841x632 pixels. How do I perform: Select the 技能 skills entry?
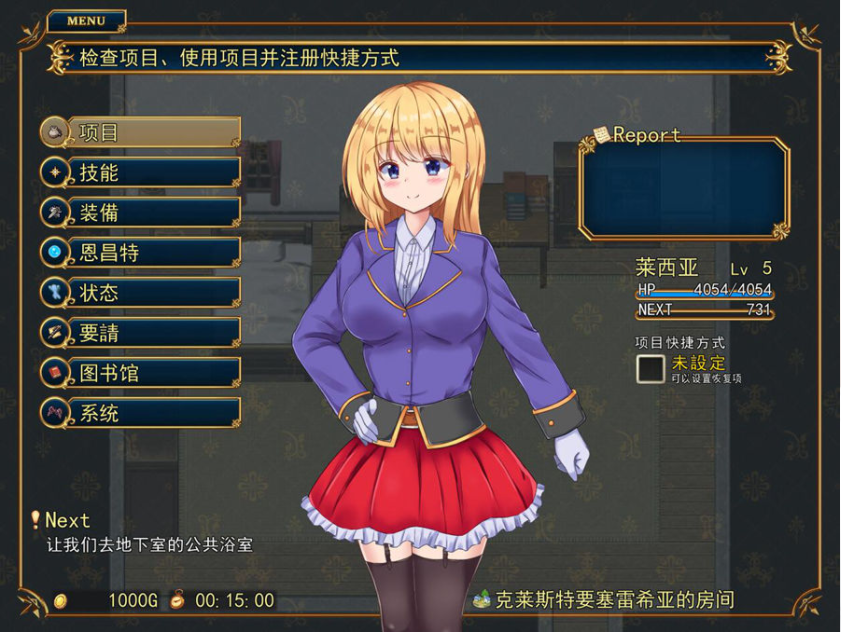[x=140, y=172]
